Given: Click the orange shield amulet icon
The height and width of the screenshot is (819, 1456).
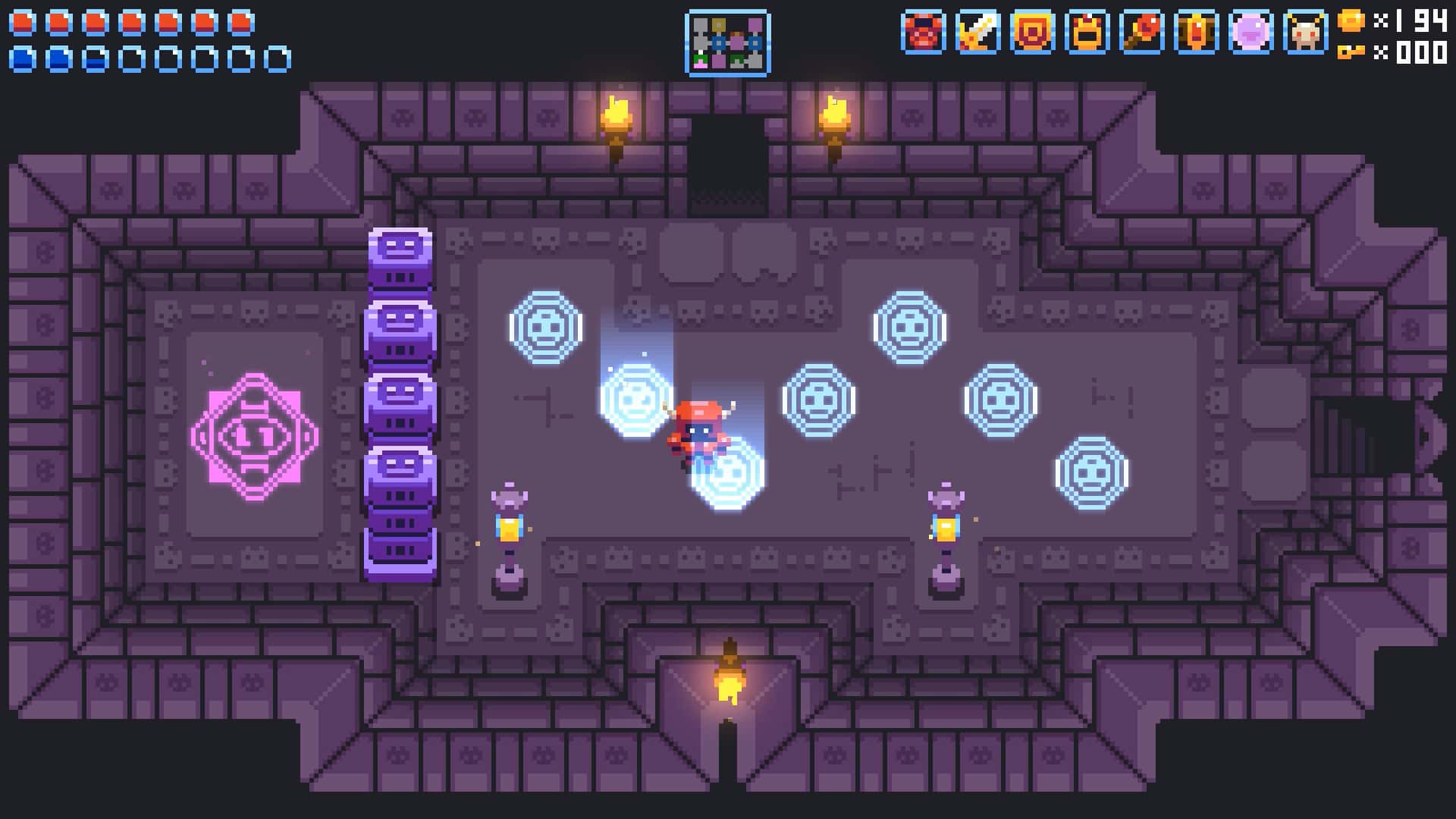Looking at the screenshot, I should (1031, 34).
